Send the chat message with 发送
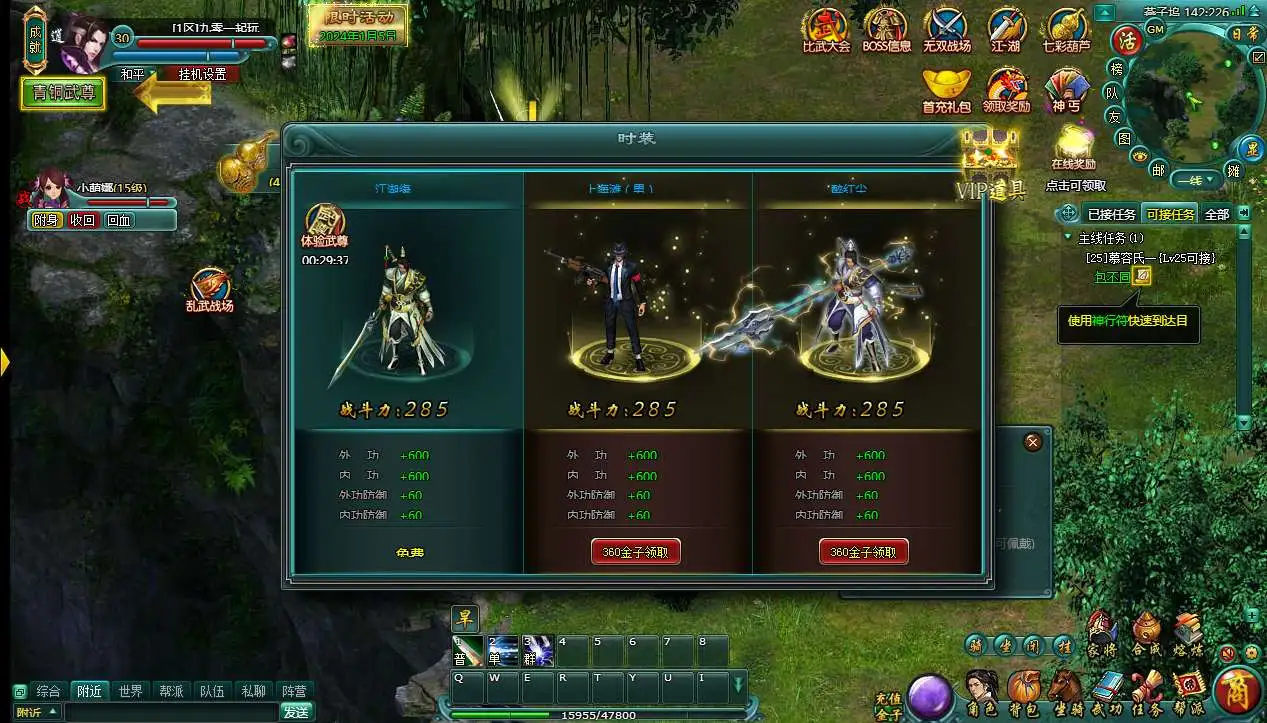This screenshot has height=723, width=1267. [296, 712]
